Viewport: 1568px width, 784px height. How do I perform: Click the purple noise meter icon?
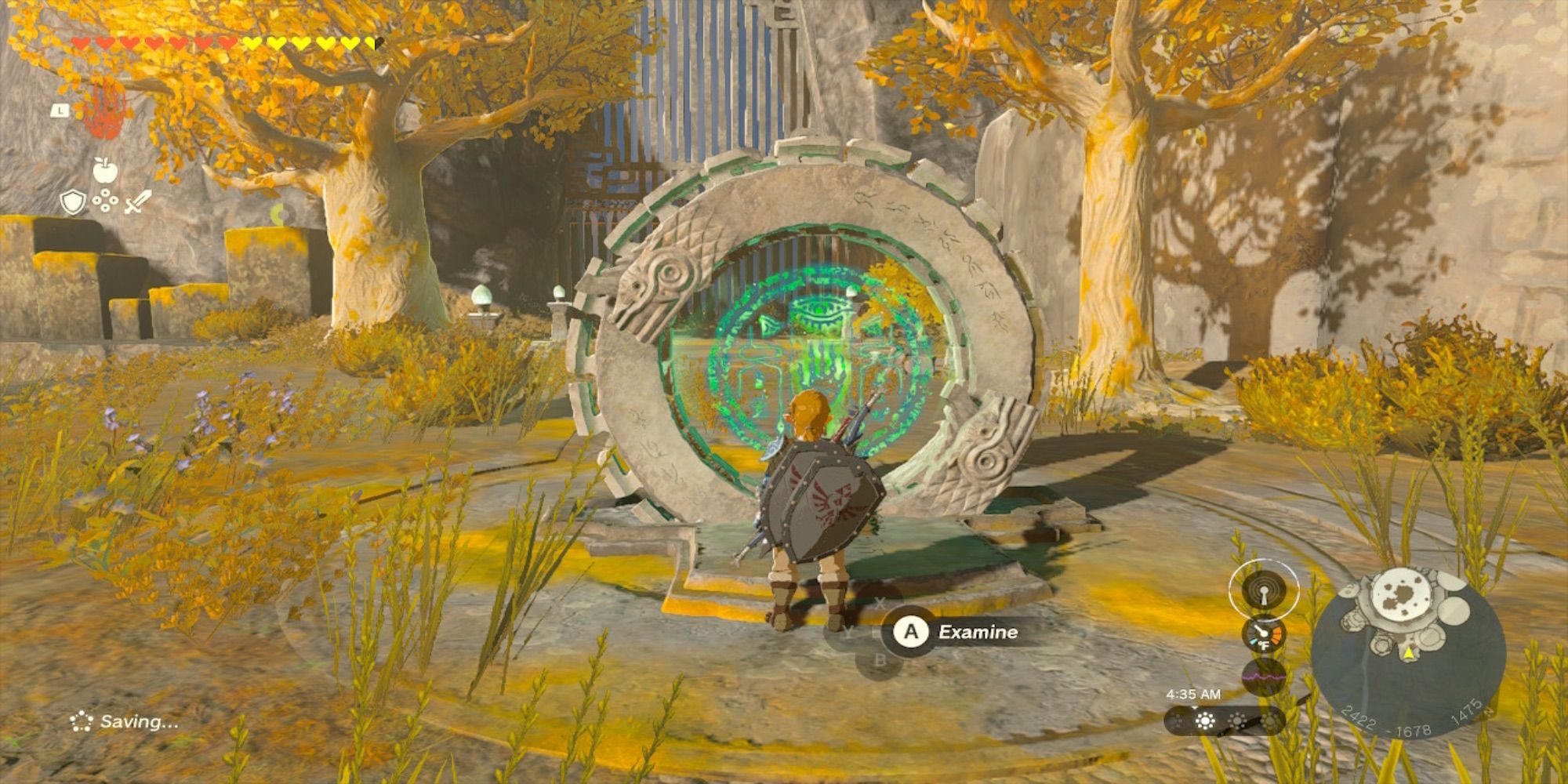tap(1265, 677)
